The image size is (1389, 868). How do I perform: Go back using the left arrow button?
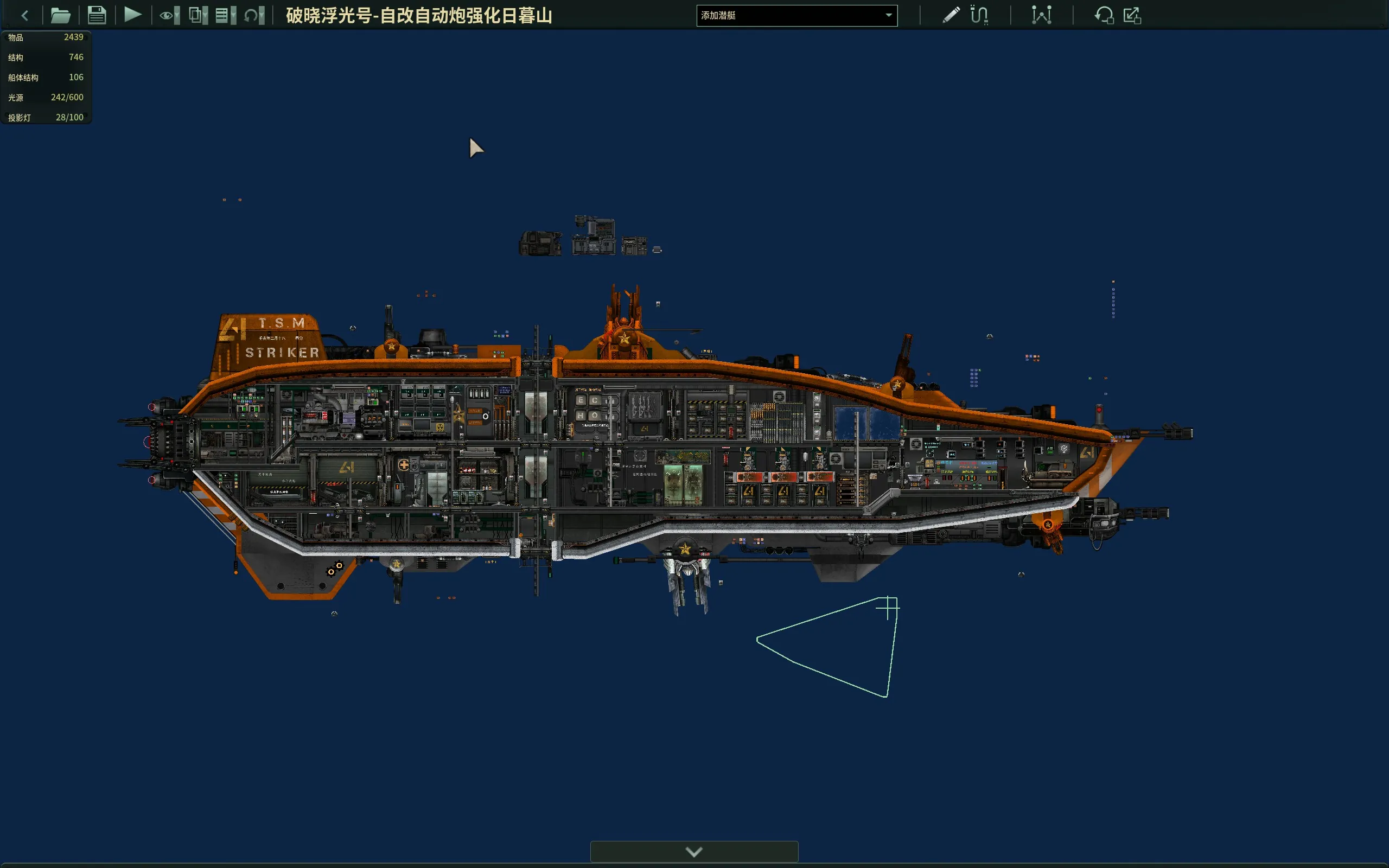click(x=24, y=16)
